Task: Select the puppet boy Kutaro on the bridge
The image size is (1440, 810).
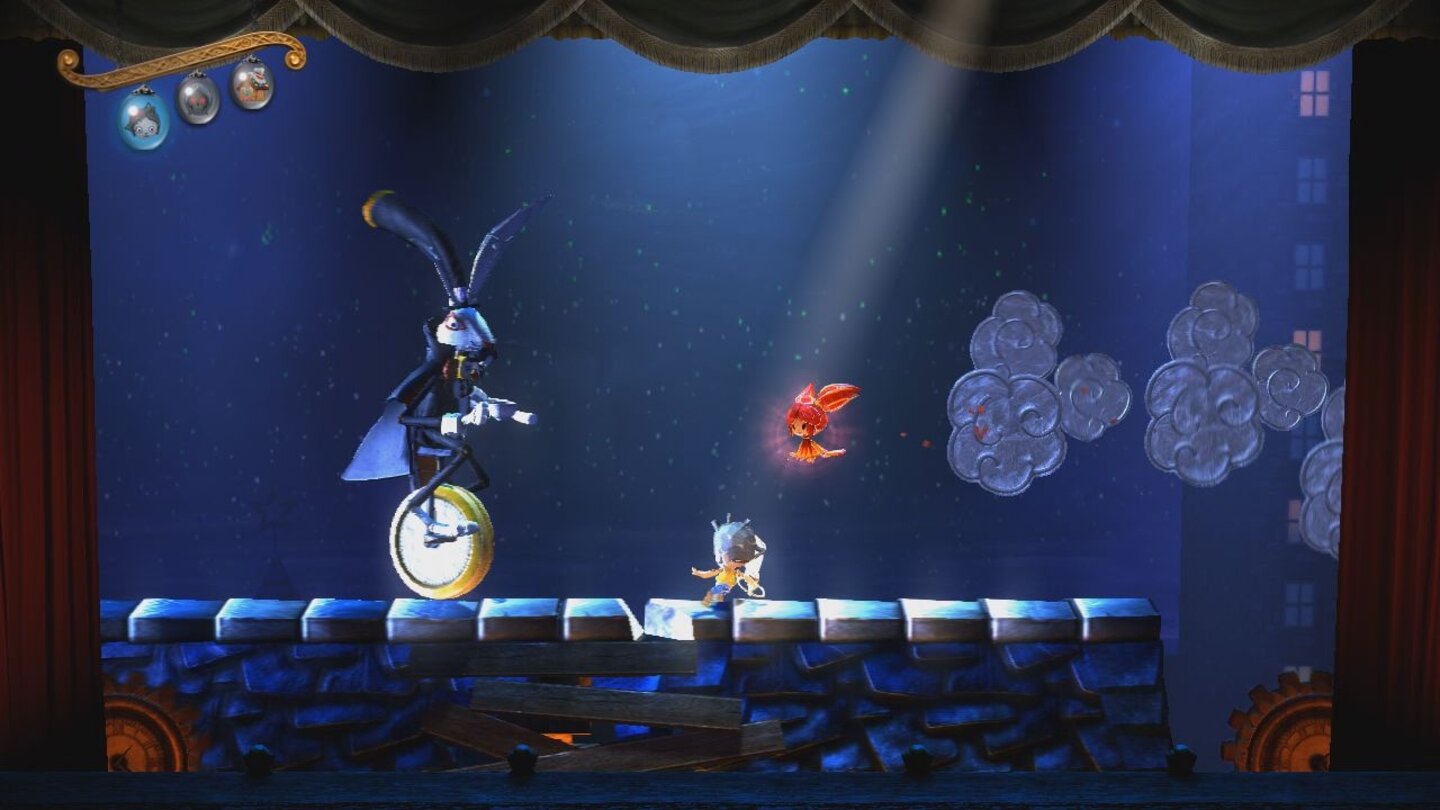Action: point(728,560)
